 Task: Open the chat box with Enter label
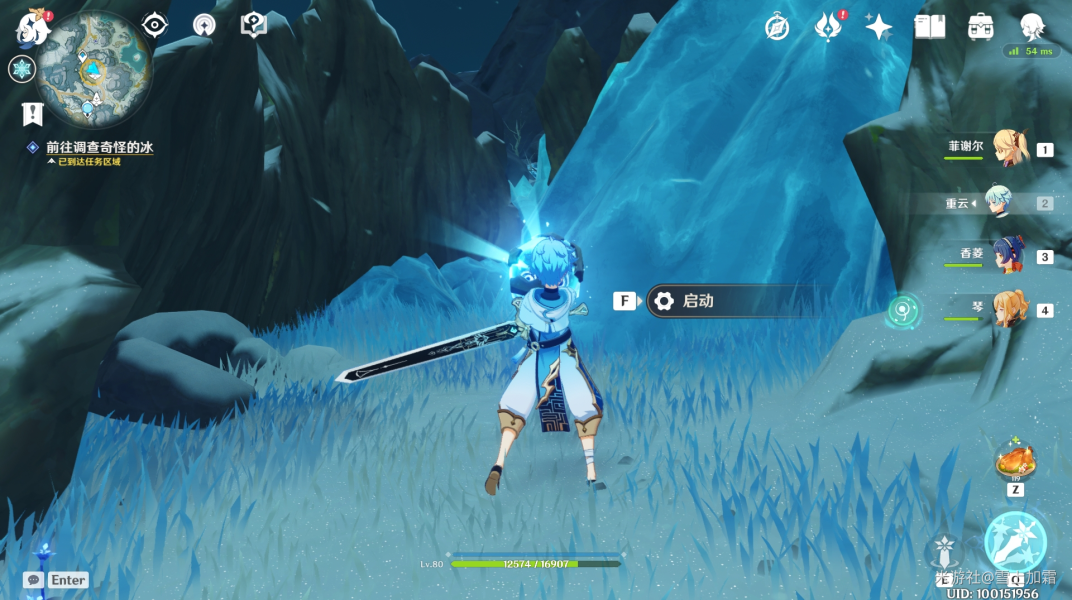coord(56,580)
